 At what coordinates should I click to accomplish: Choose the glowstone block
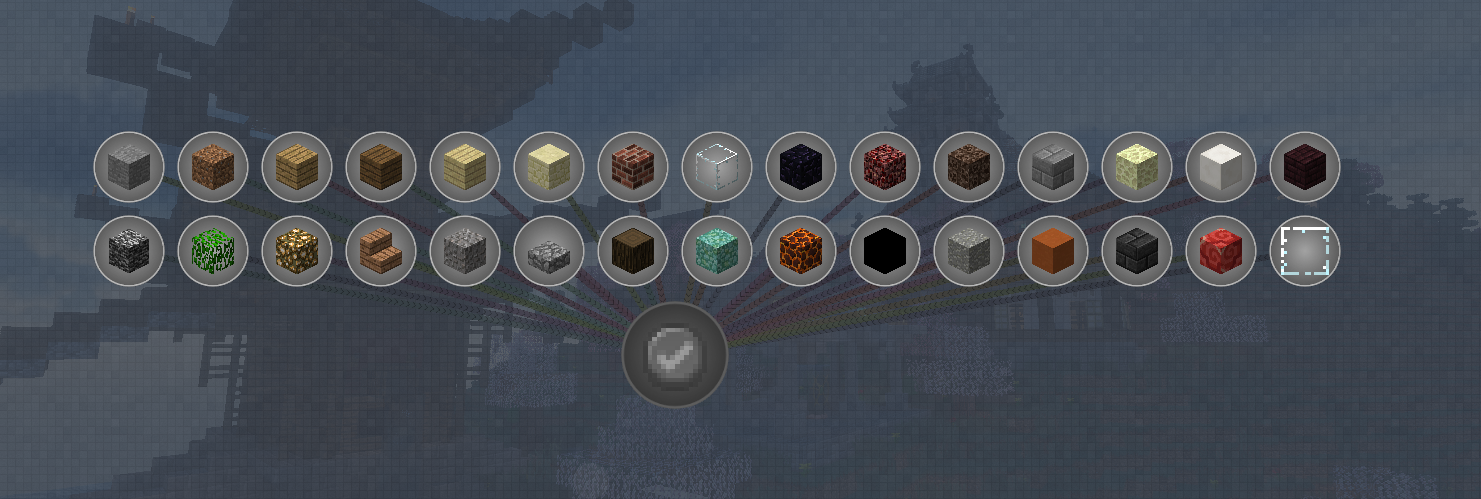[297, 251]
